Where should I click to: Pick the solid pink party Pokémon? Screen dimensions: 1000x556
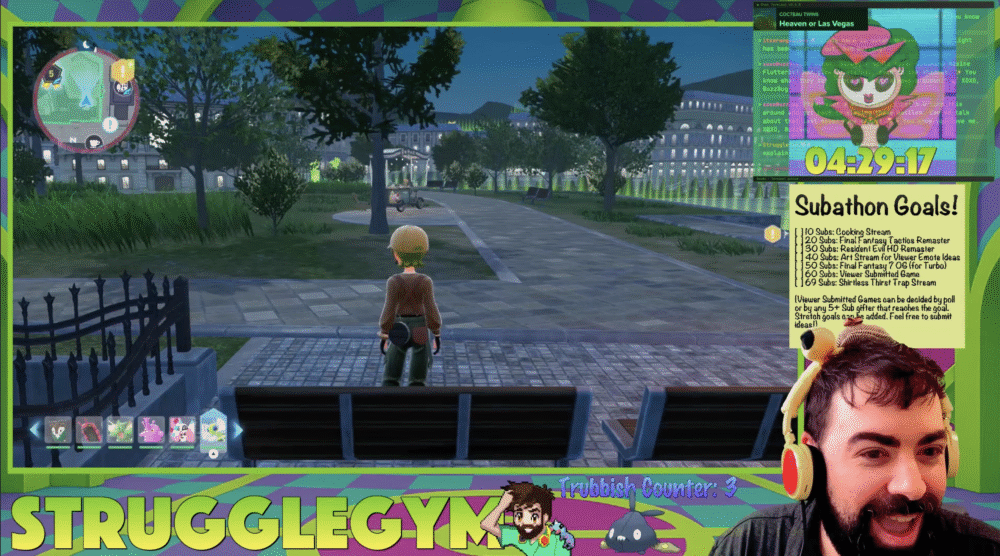pos(151,430)
